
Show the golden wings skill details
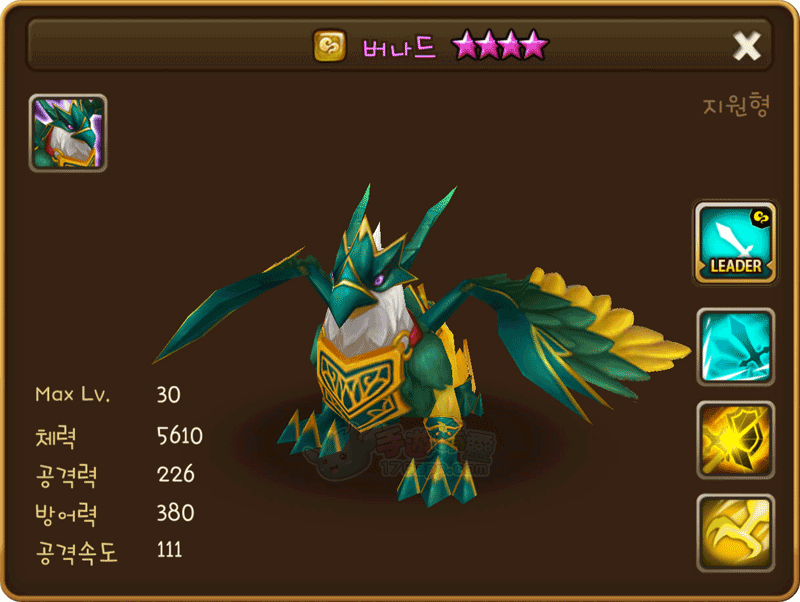point(735,532)
